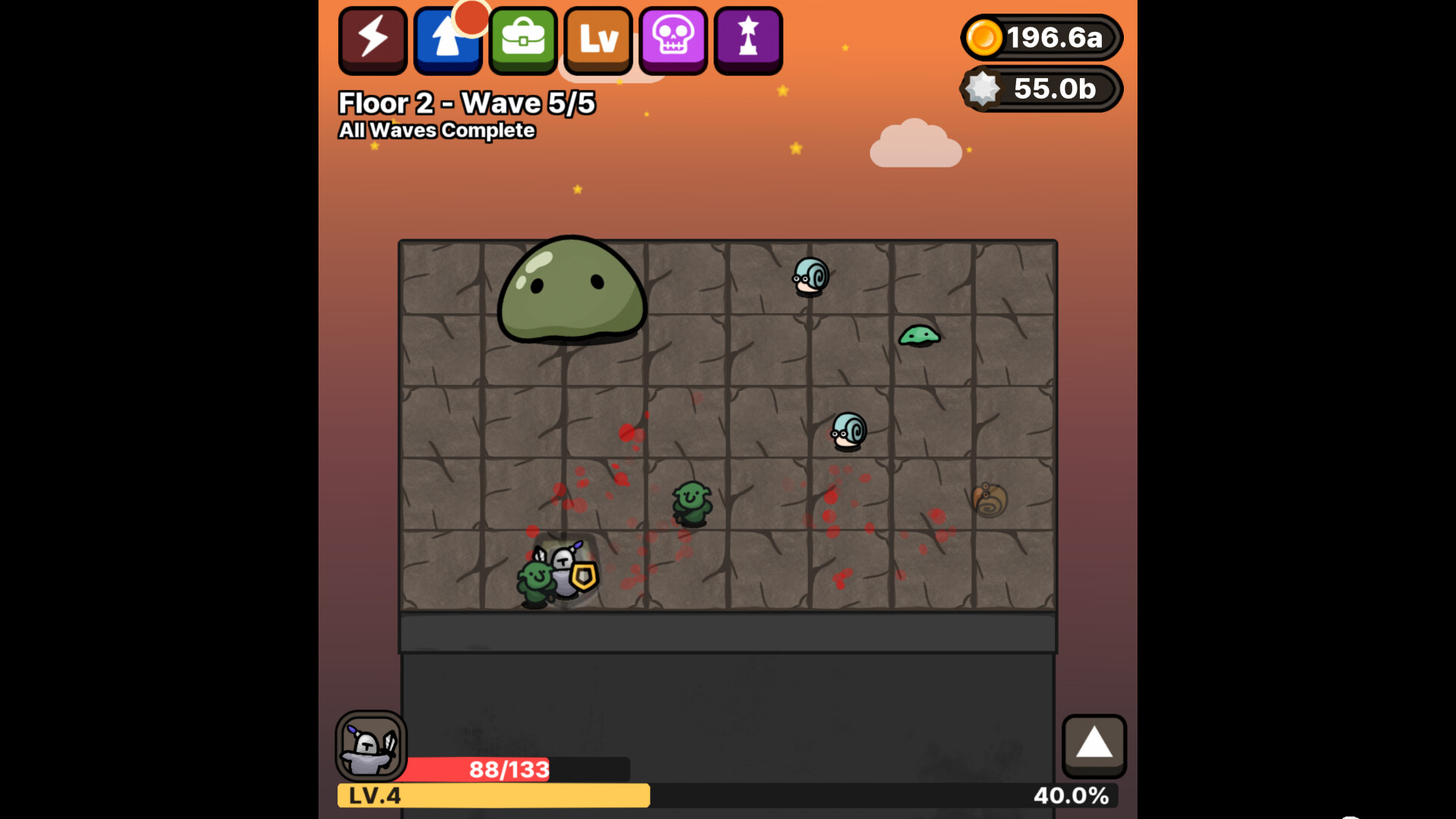This screenshot has height=819, width=1456.
Task: Click the red HP bar showing 88/133
Action: [508, 768]
